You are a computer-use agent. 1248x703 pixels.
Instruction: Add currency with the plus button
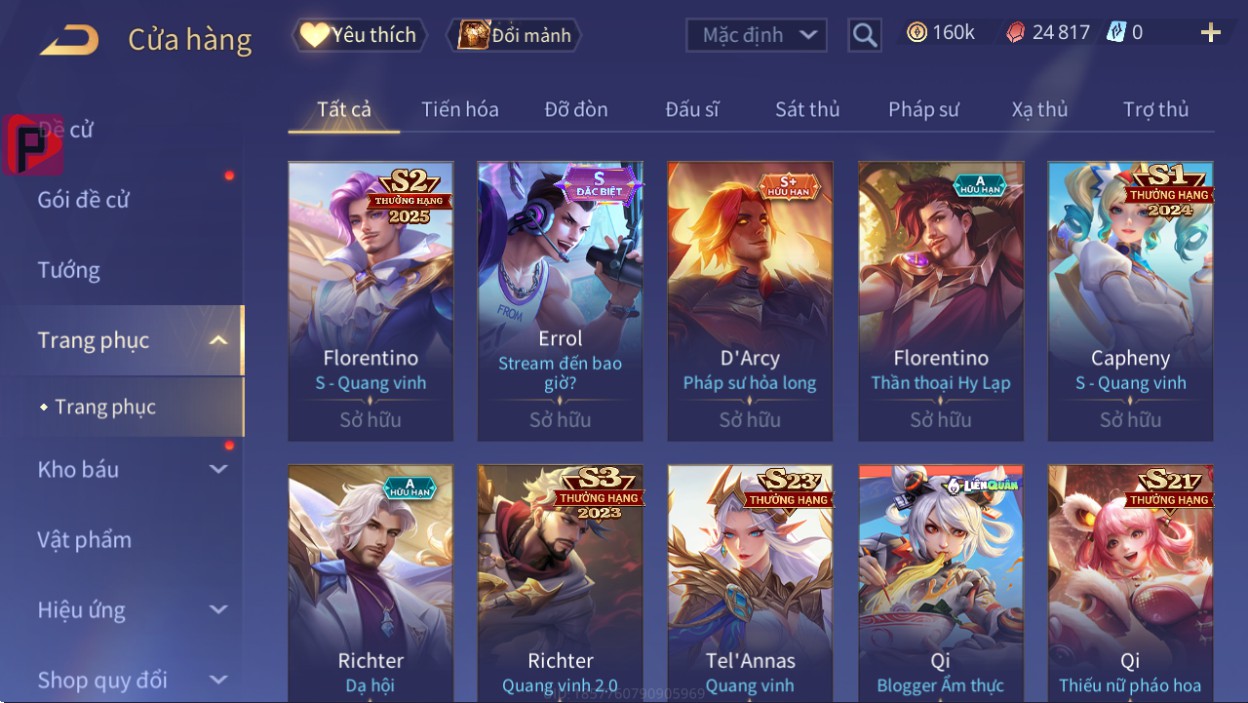tap(1210, 33)
